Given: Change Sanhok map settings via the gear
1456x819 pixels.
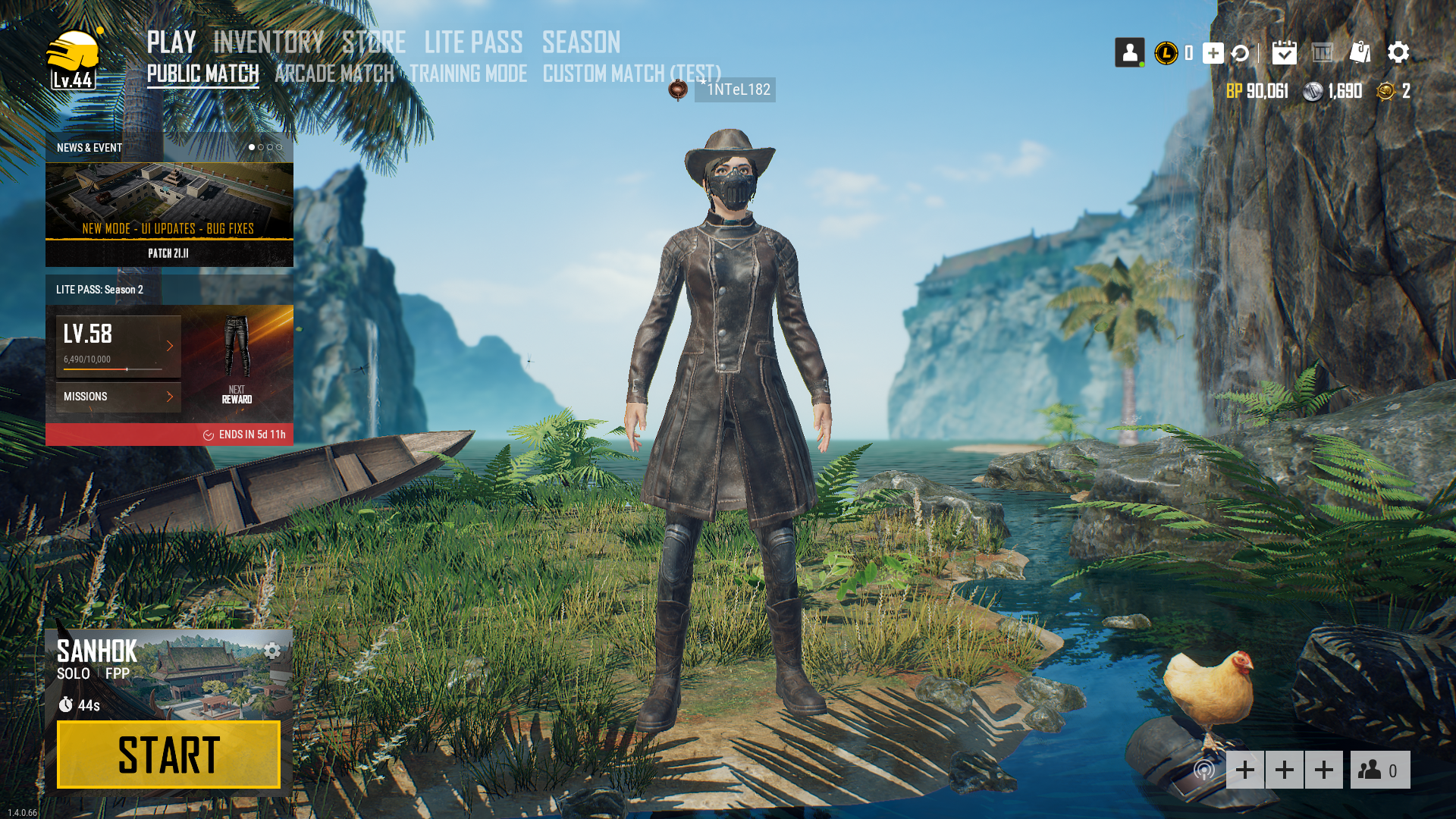Looking at the screenshot, I should pos(272,651).
